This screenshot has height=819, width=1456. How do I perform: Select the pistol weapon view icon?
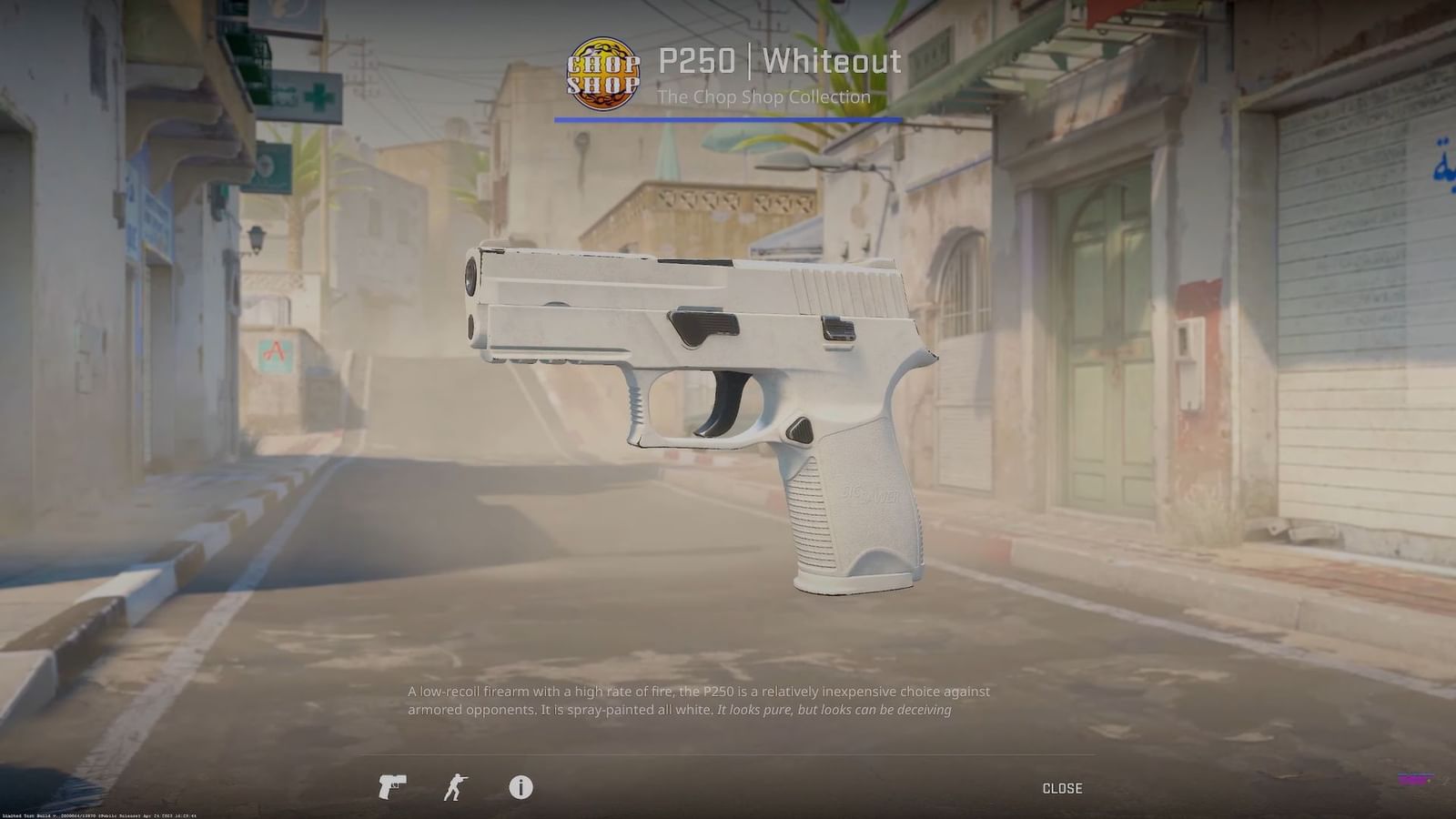click(x=391, y=788)
